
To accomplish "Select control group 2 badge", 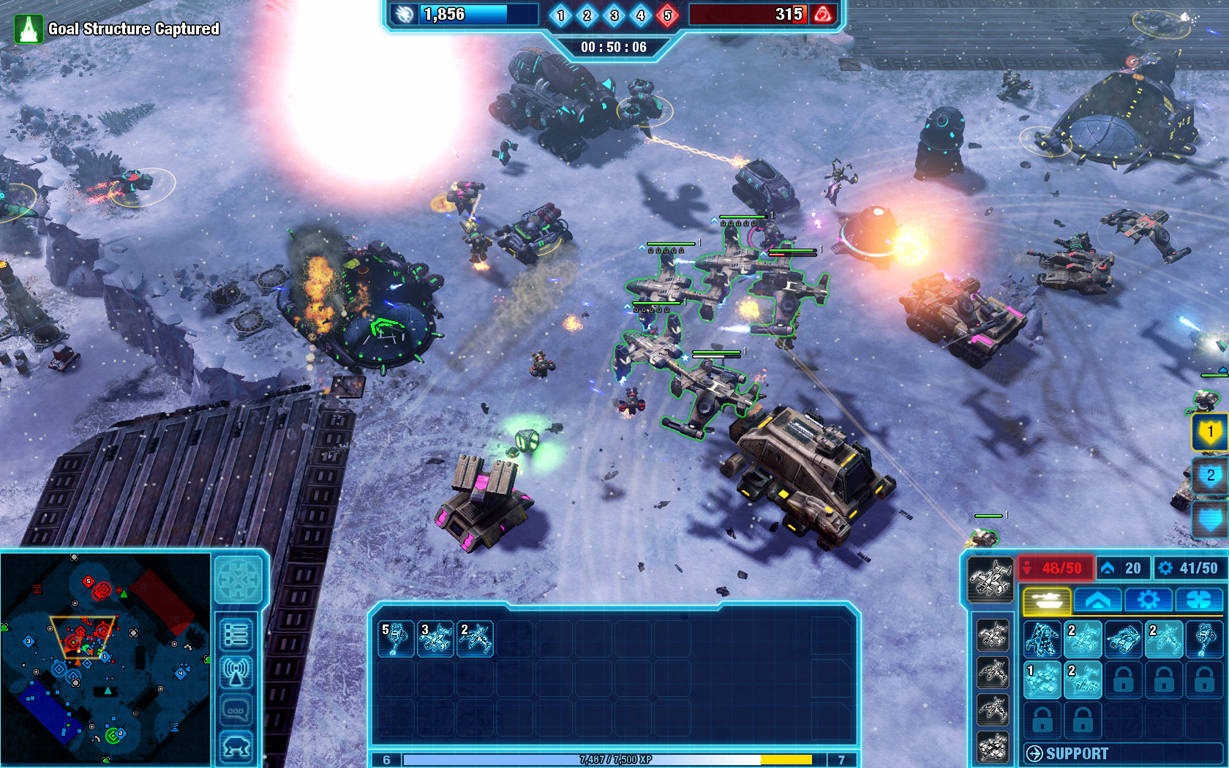I will coord(1210,476).
